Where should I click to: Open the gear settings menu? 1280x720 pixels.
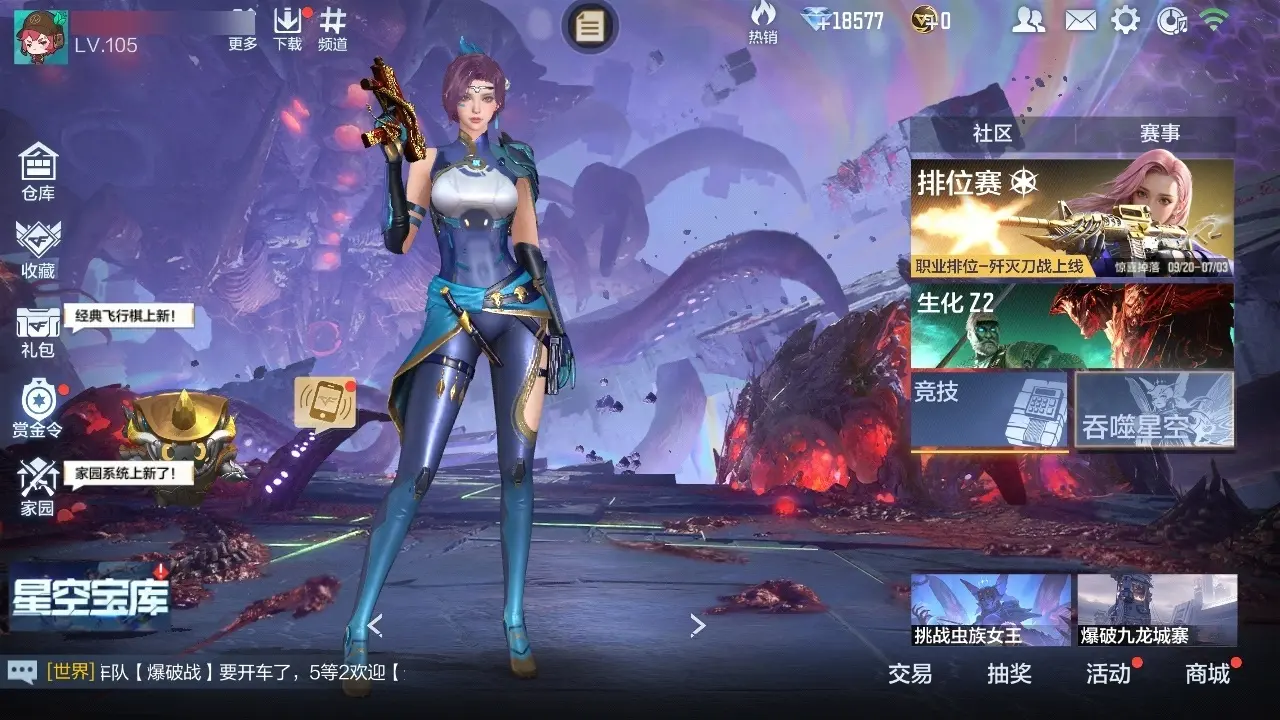point(1126,20)
